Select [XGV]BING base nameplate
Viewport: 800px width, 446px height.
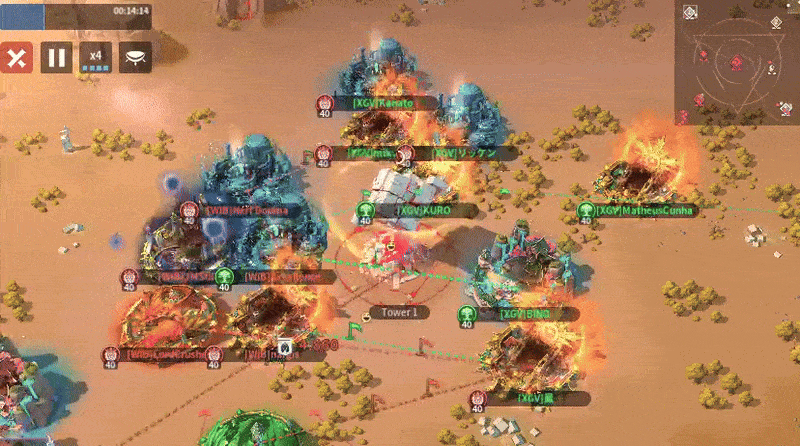524,314
